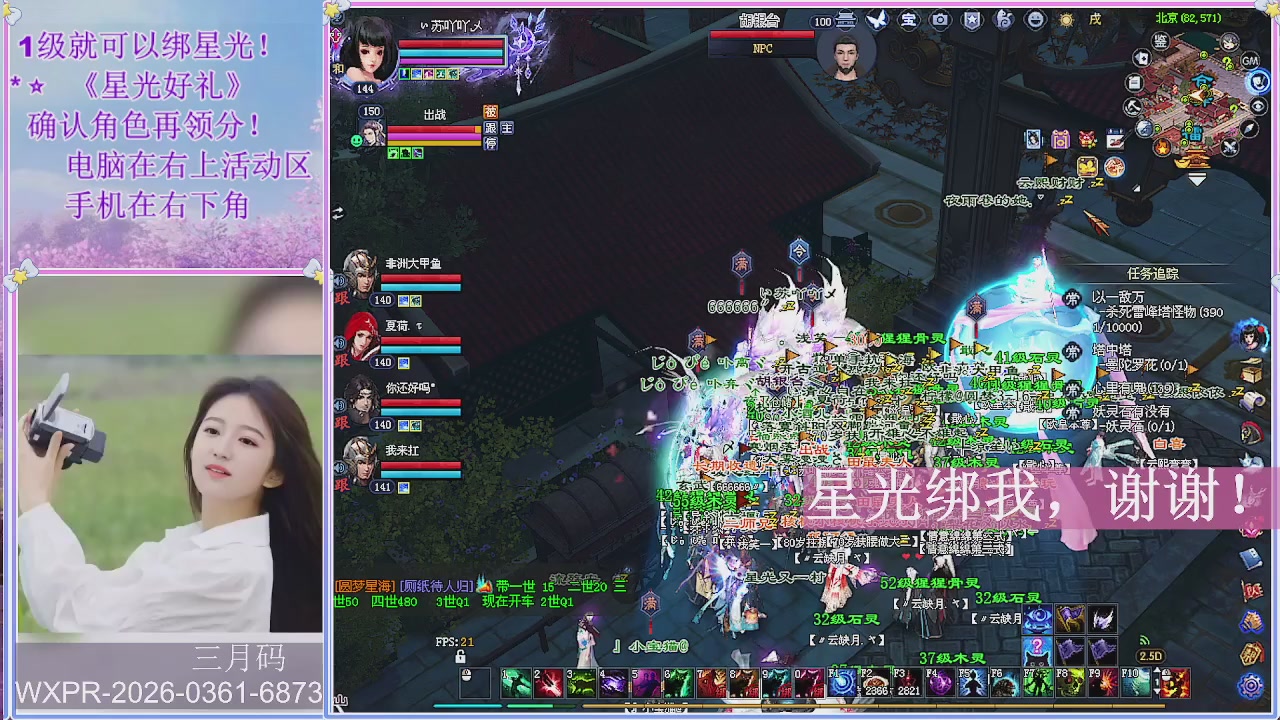The width and height of the screenshot is (1280, 720).
Task: Toggle the lock icon near FPS counter
Action: [461, 657]
